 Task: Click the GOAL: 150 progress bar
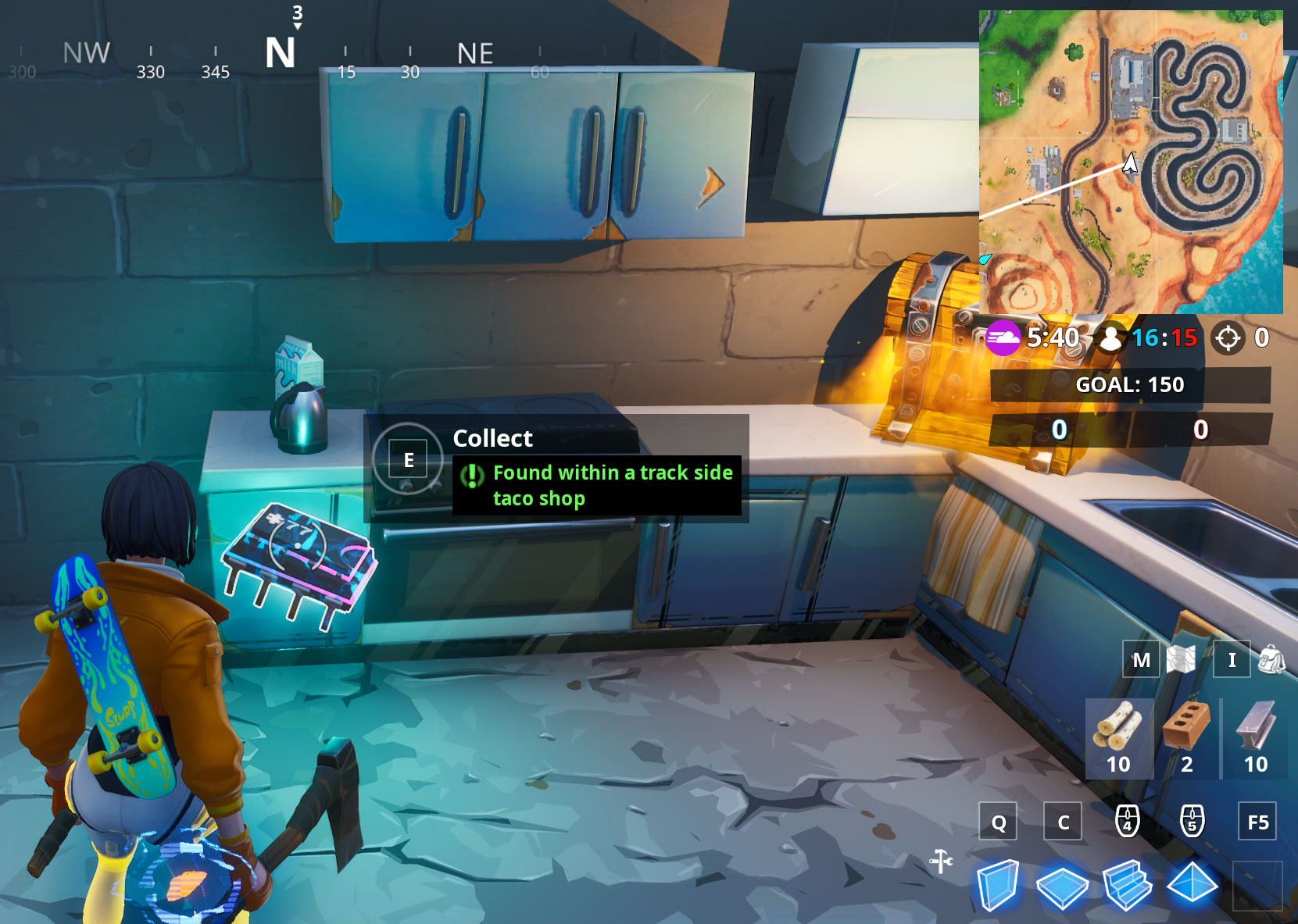tap(1130, 384)
